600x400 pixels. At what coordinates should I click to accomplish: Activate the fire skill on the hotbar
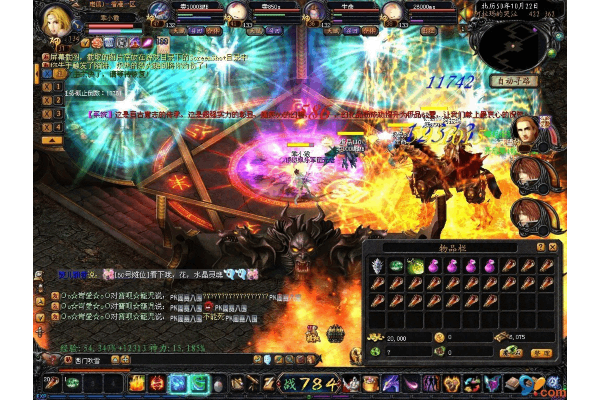coord(135,382)
